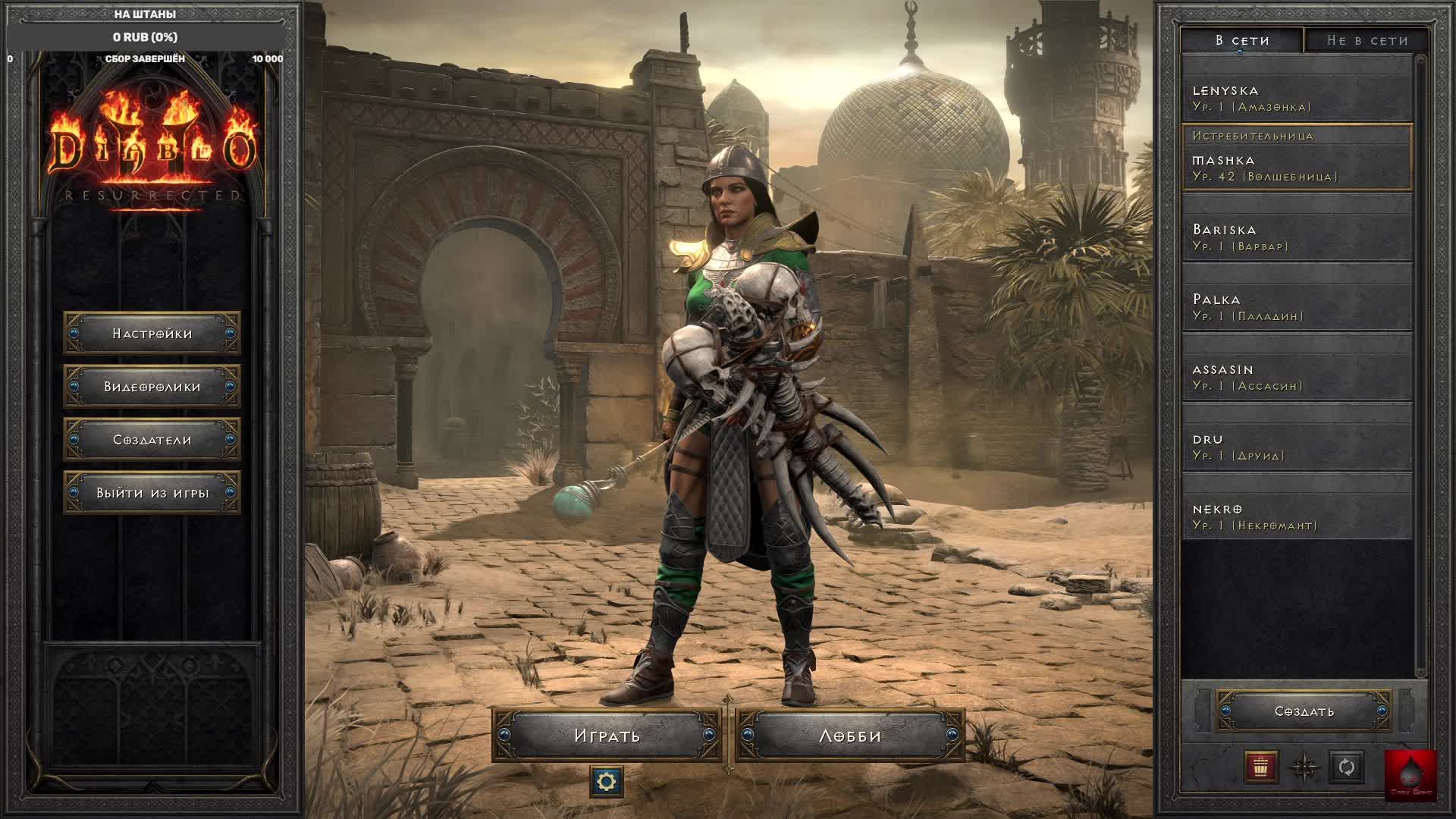Select the Mashka level 42 Sorceress
The width and height of the screenshot is (1456, 819).
click(1297, 168)
